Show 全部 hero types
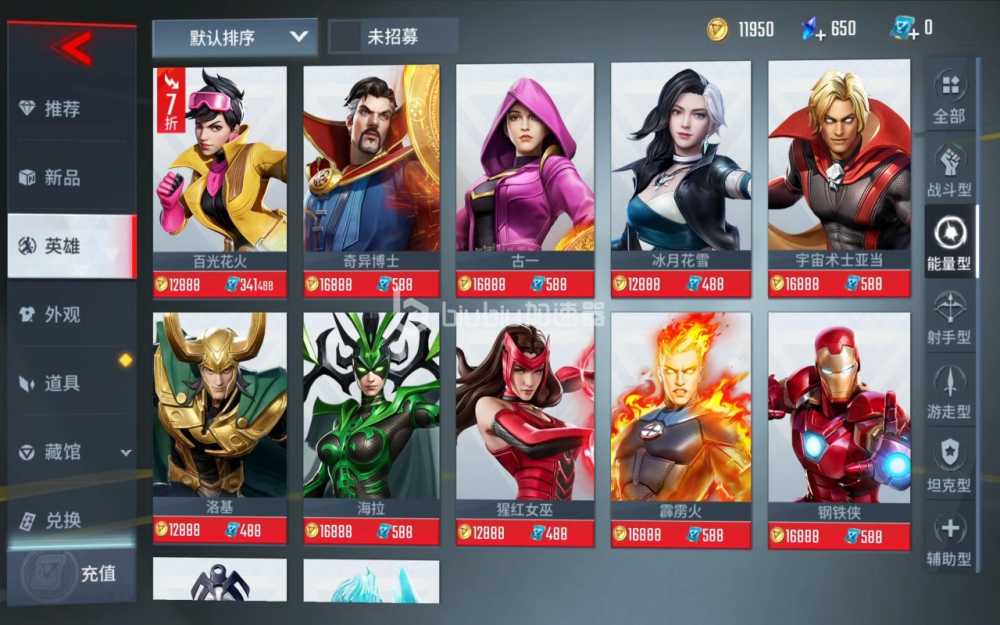Screen dimensions: 1000x625 click(x=949, y=97)
